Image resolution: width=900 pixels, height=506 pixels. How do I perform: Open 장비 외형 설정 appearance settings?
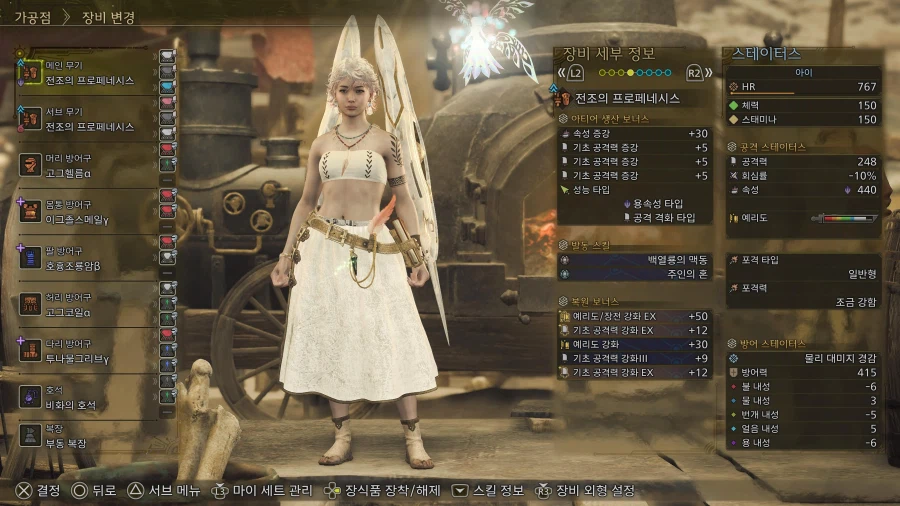[x=585, y=491]
